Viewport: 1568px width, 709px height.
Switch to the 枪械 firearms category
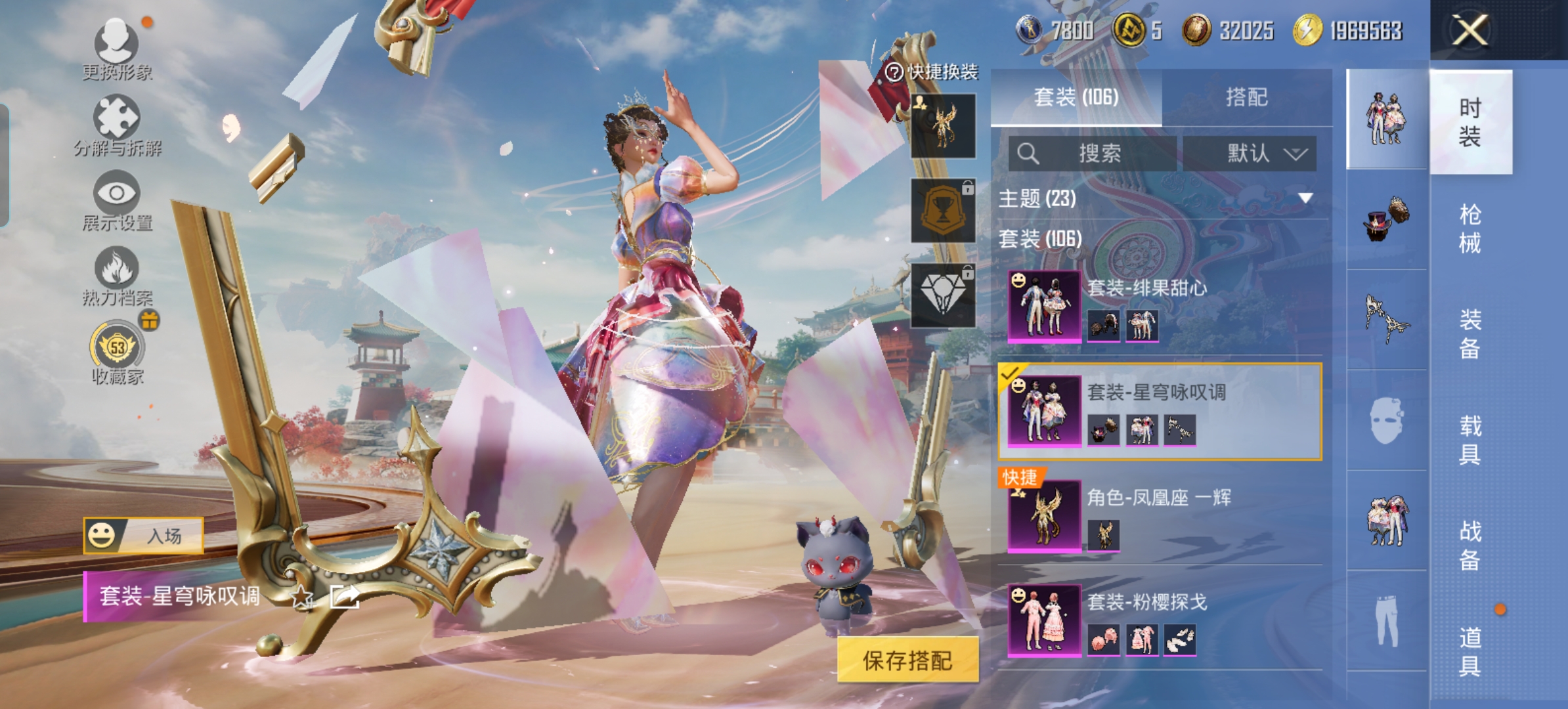tap(1470, 228)
